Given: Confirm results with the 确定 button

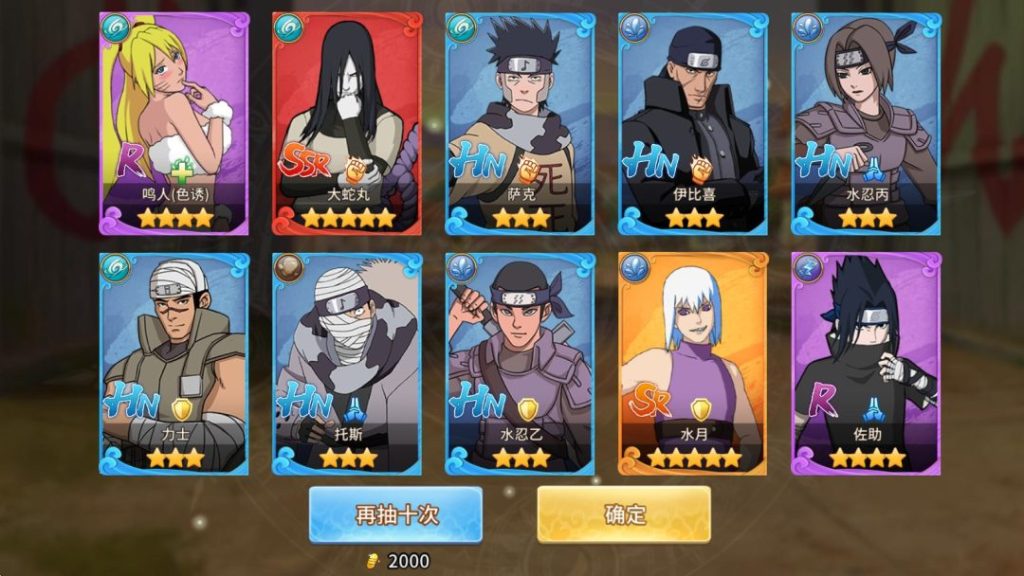Looking at the screenshot, I should coord(624,514).
